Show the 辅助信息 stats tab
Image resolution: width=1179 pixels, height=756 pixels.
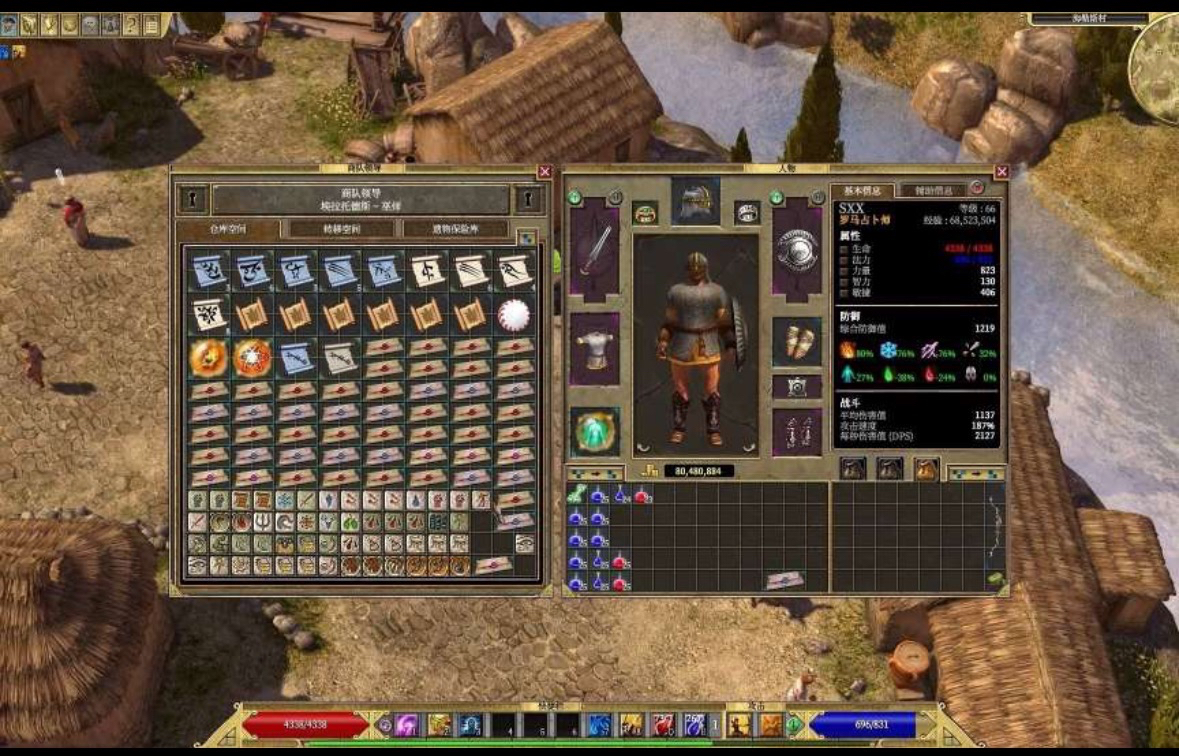(x=931, y=190)
